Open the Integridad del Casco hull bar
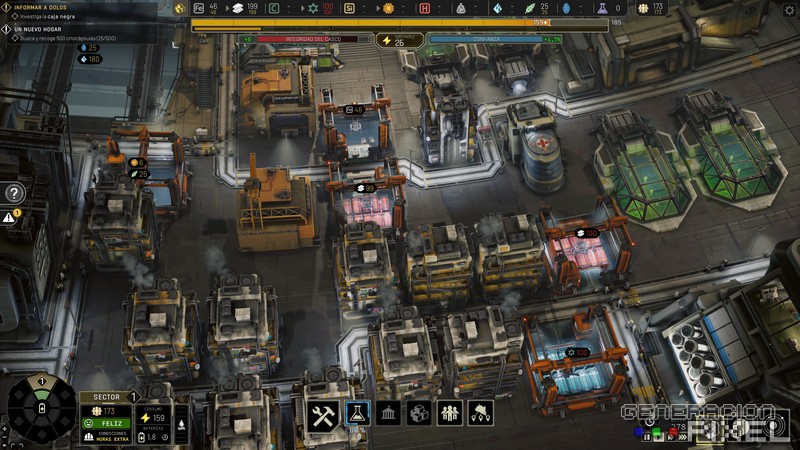Screen dimensions: 800x450 tap(313, 40)
